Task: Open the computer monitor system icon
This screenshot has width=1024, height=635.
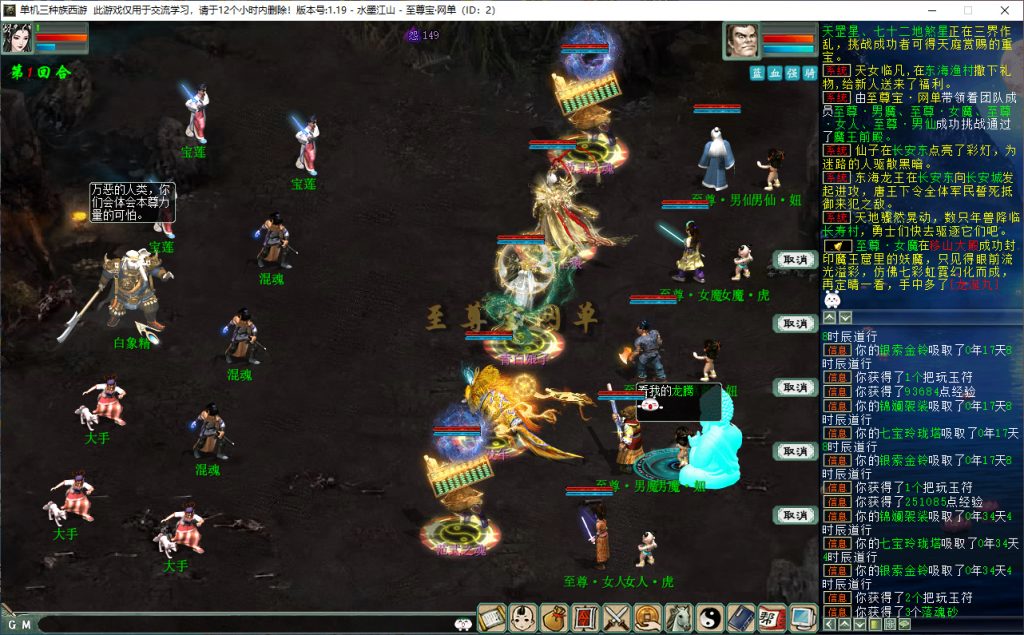Action: point(803,618)
